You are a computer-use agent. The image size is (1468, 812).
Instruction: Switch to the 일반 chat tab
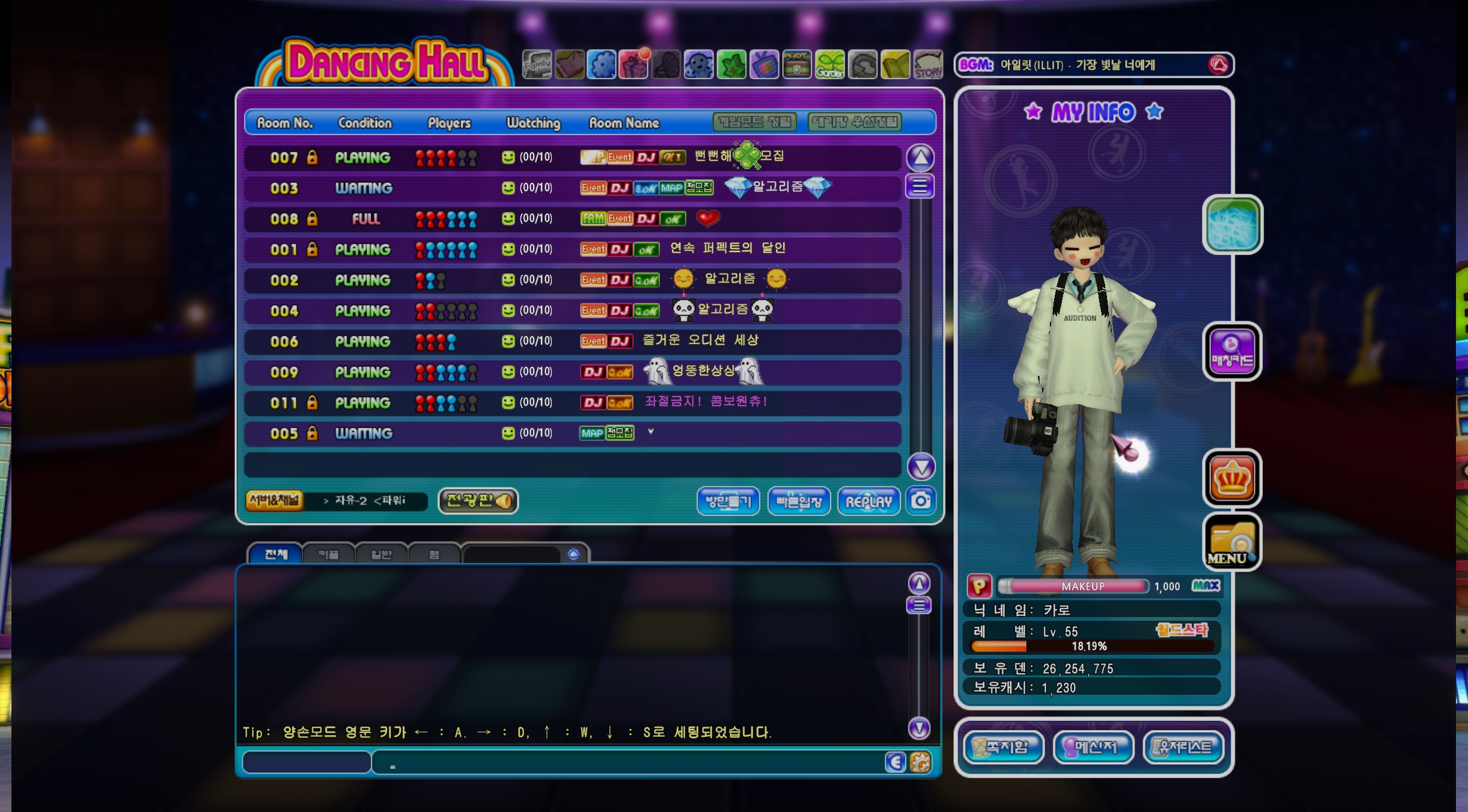pos(381,554)
